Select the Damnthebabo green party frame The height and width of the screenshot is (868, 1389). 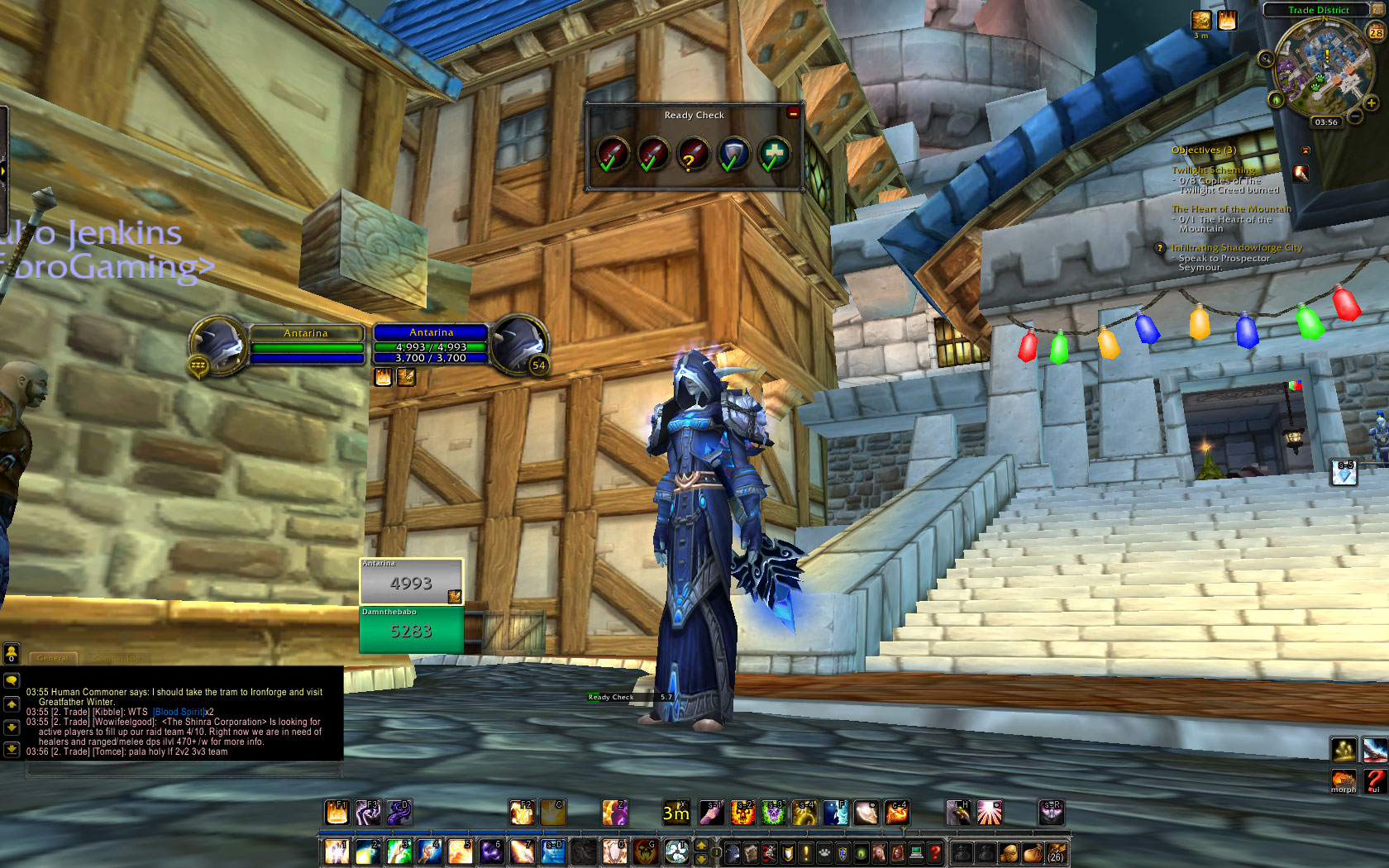tap(411, 630)
